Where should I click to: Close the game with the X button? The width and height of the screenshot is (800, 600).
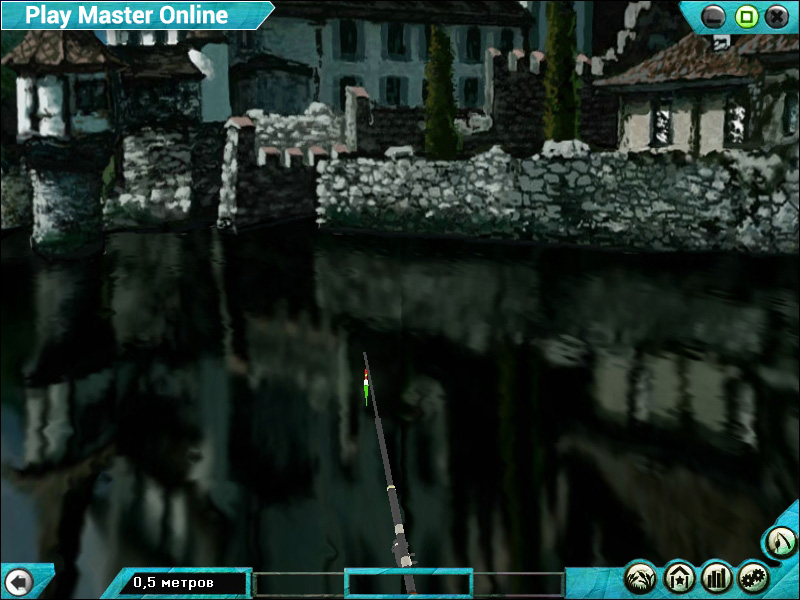[x=776, y=17]
